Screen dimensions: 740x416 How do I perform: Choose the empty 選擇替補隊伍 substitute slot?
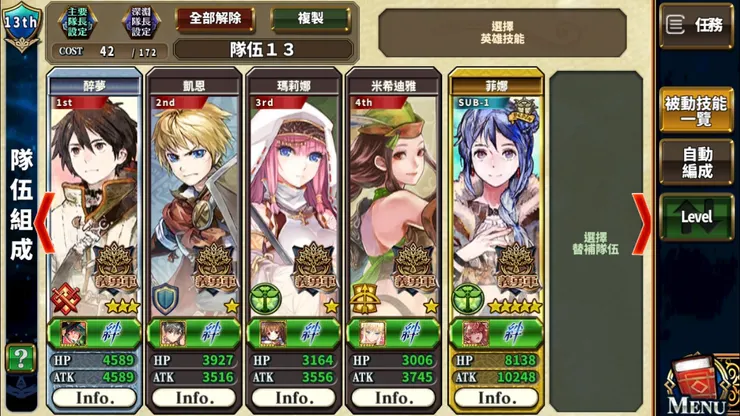596,240
